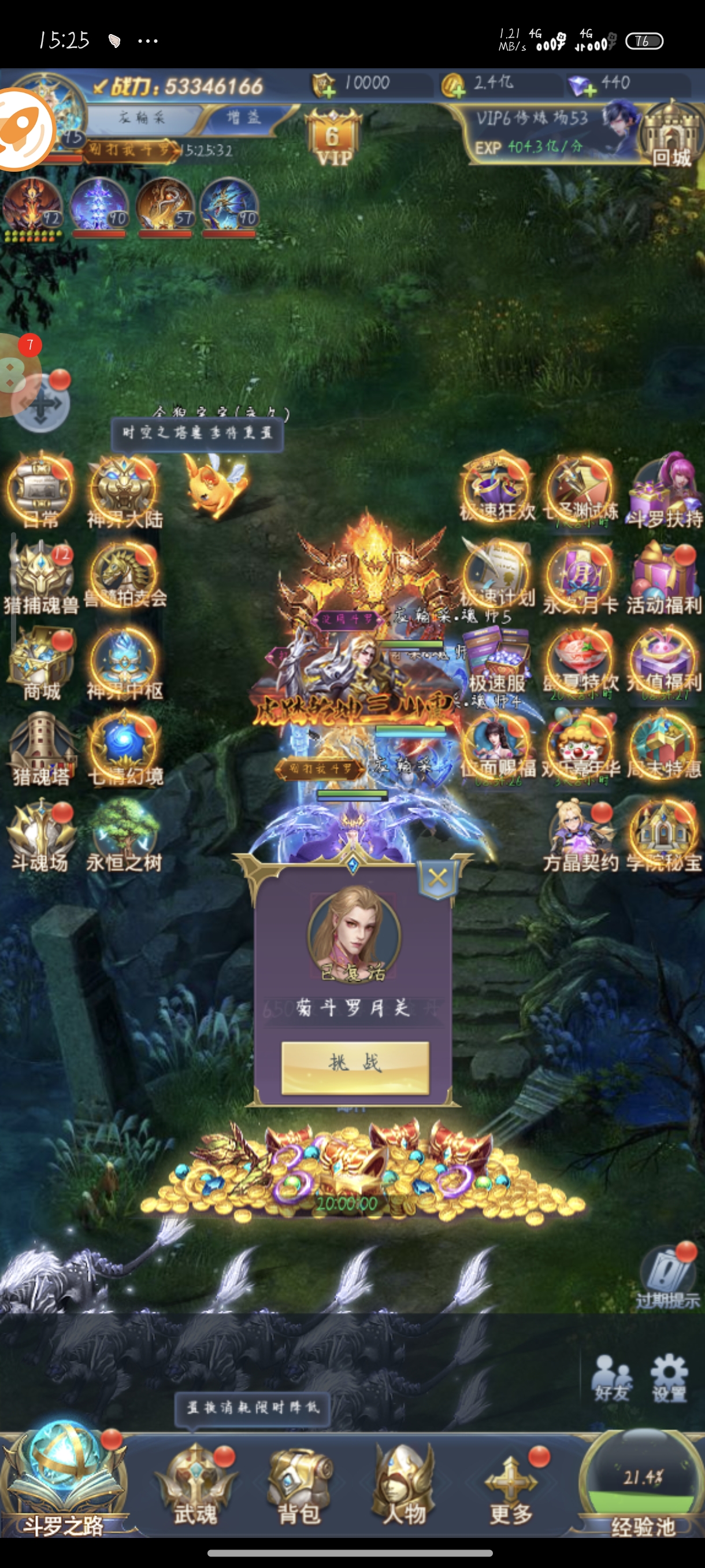This screenshot has height=1568, width=705.
Task: Open the 活动福利 event rewards
Action: [x=663, y=577]
